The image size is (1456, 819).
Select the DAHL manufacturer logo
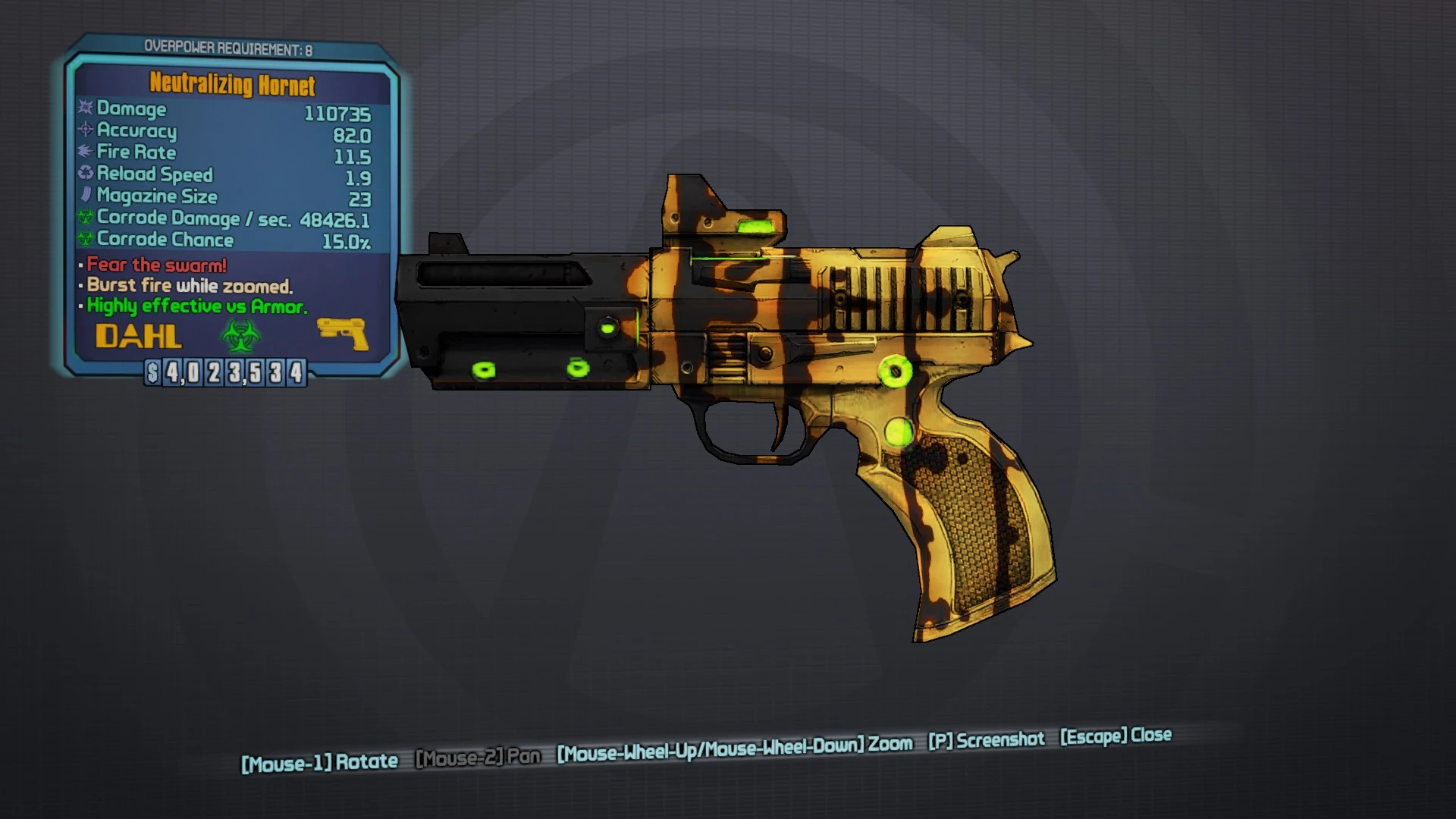140,334
